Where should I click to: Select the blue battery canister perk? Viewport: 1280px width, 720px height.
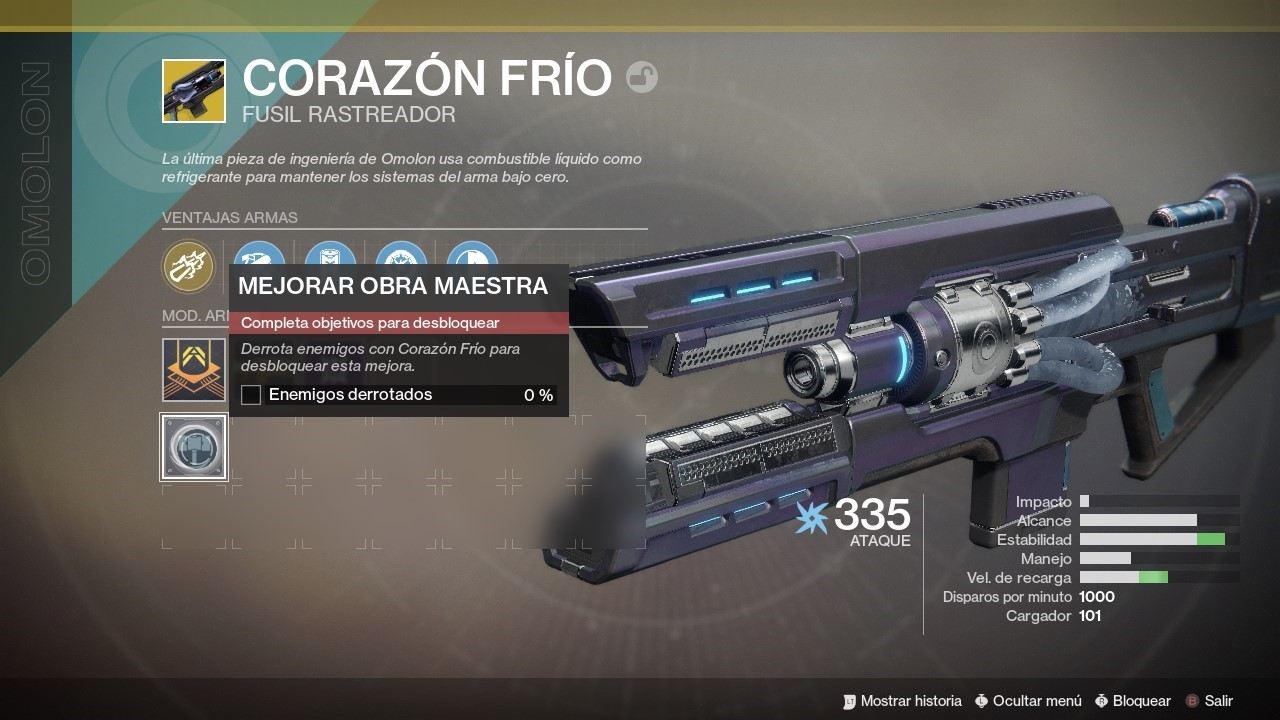(x=330, y=256)
